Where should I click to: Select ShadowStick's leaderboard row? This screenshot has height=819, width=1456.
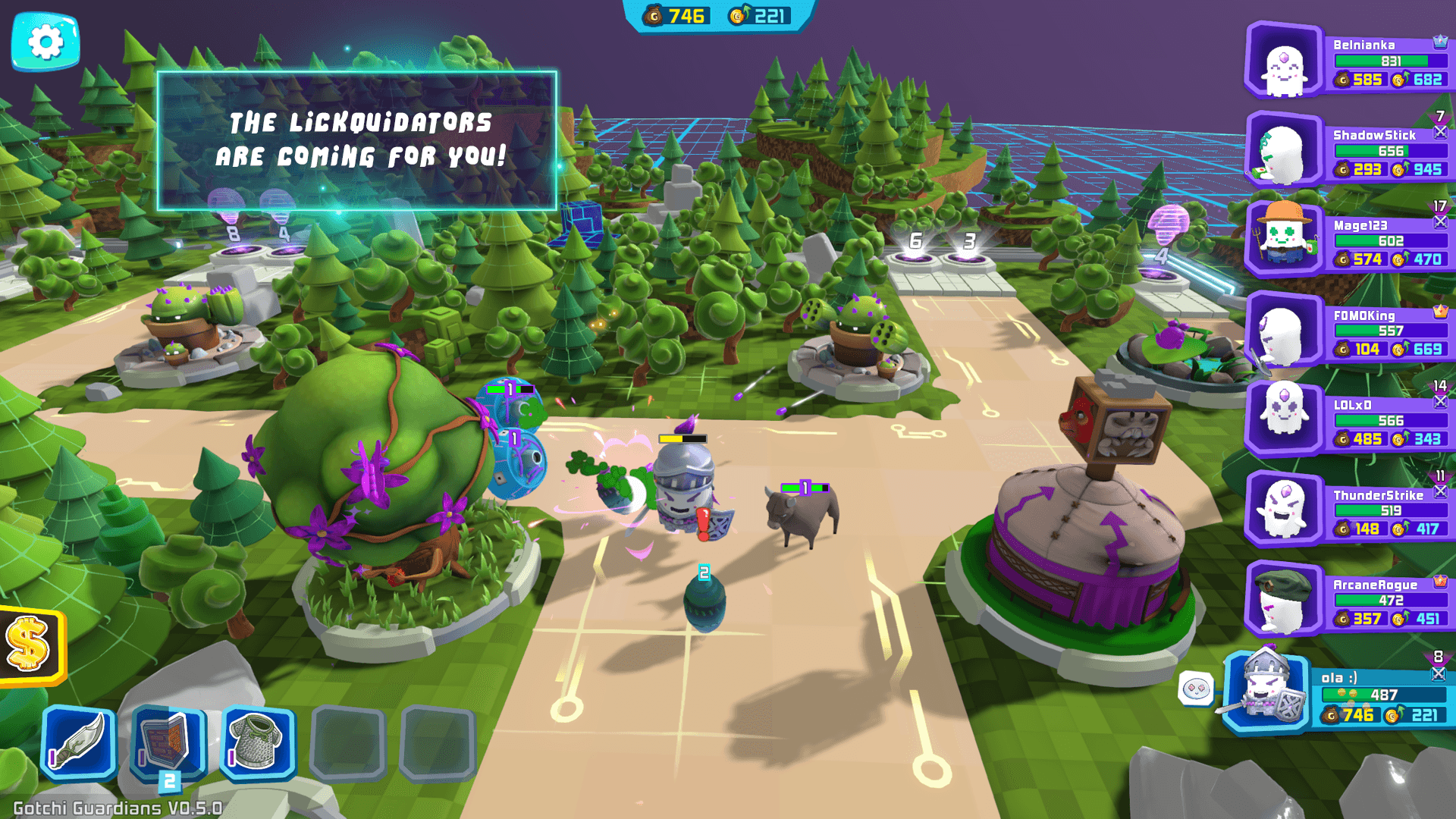pos(1350,152)
